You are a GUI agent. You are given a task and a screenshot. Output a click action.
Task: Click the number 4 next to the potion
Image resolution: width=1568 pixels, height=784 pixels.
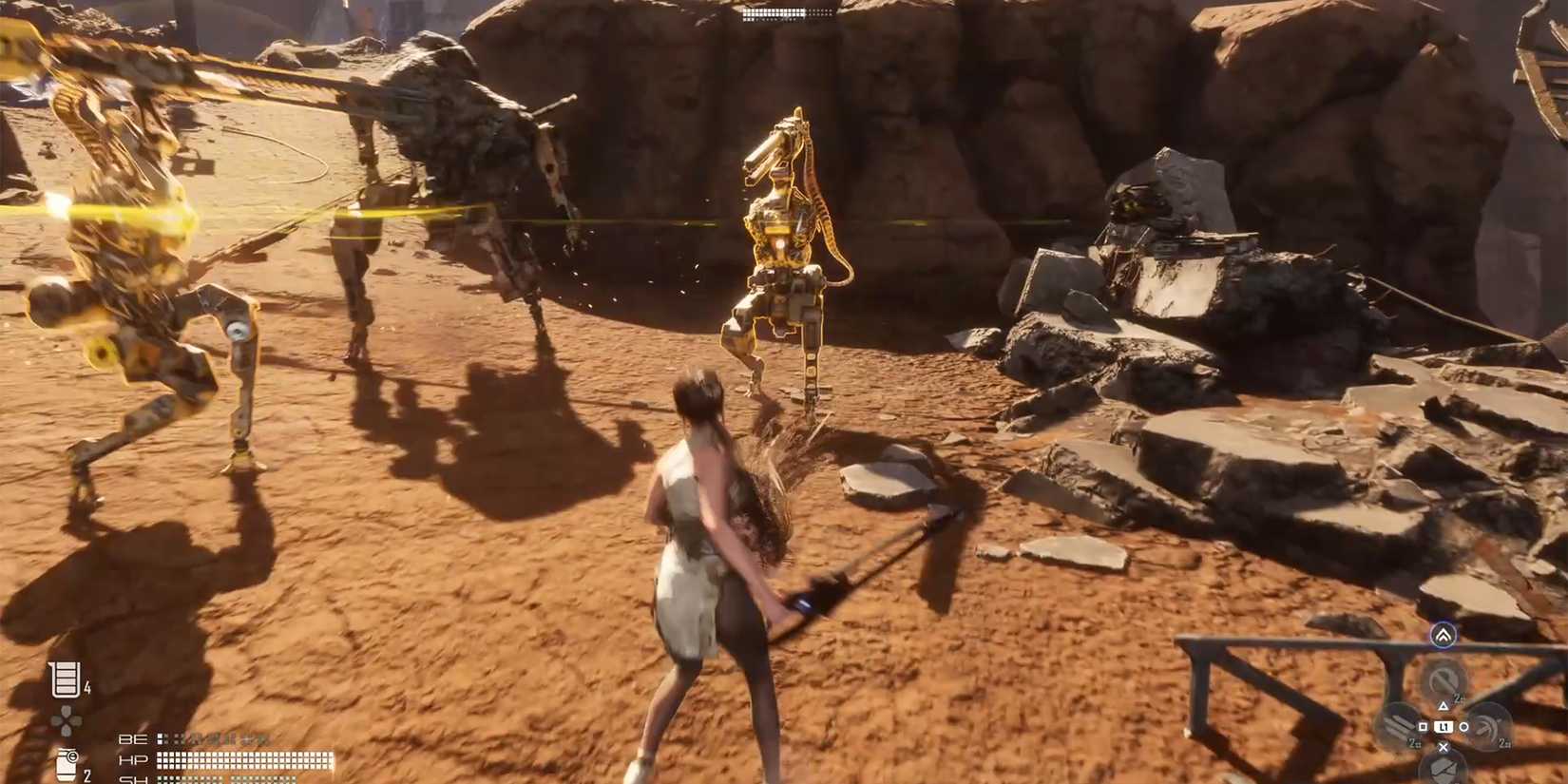86,686
